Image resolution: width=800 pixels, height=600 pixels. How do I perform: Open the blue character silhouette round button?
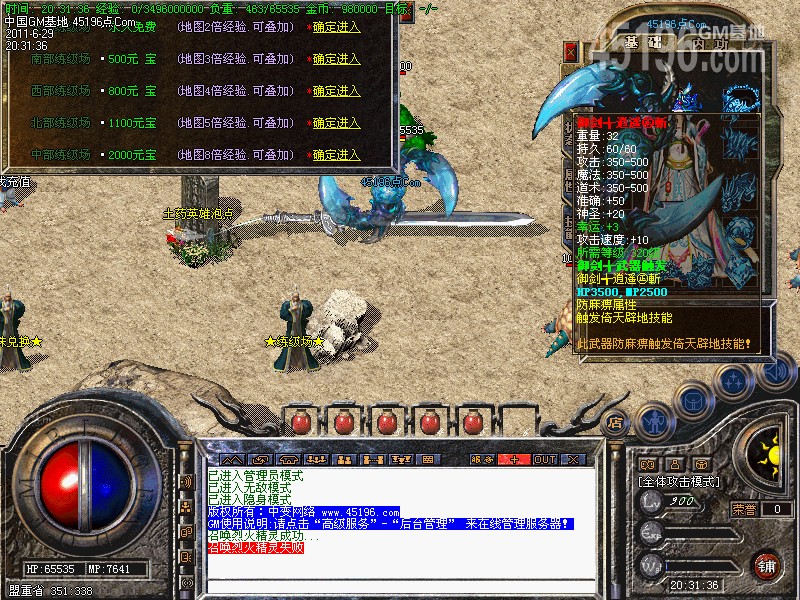click(655, 422)
